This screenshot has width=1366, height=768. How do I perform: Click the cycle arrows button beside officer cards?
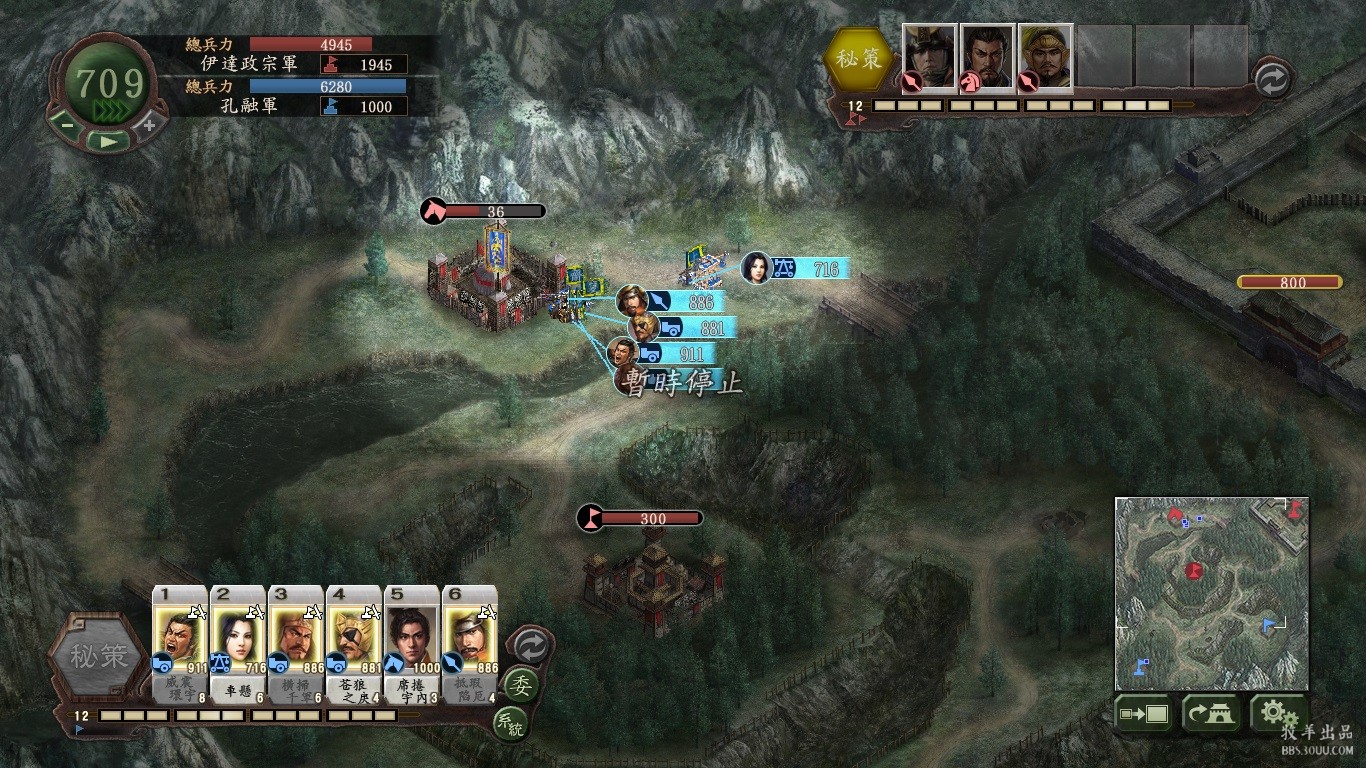(x=531, y=646)
